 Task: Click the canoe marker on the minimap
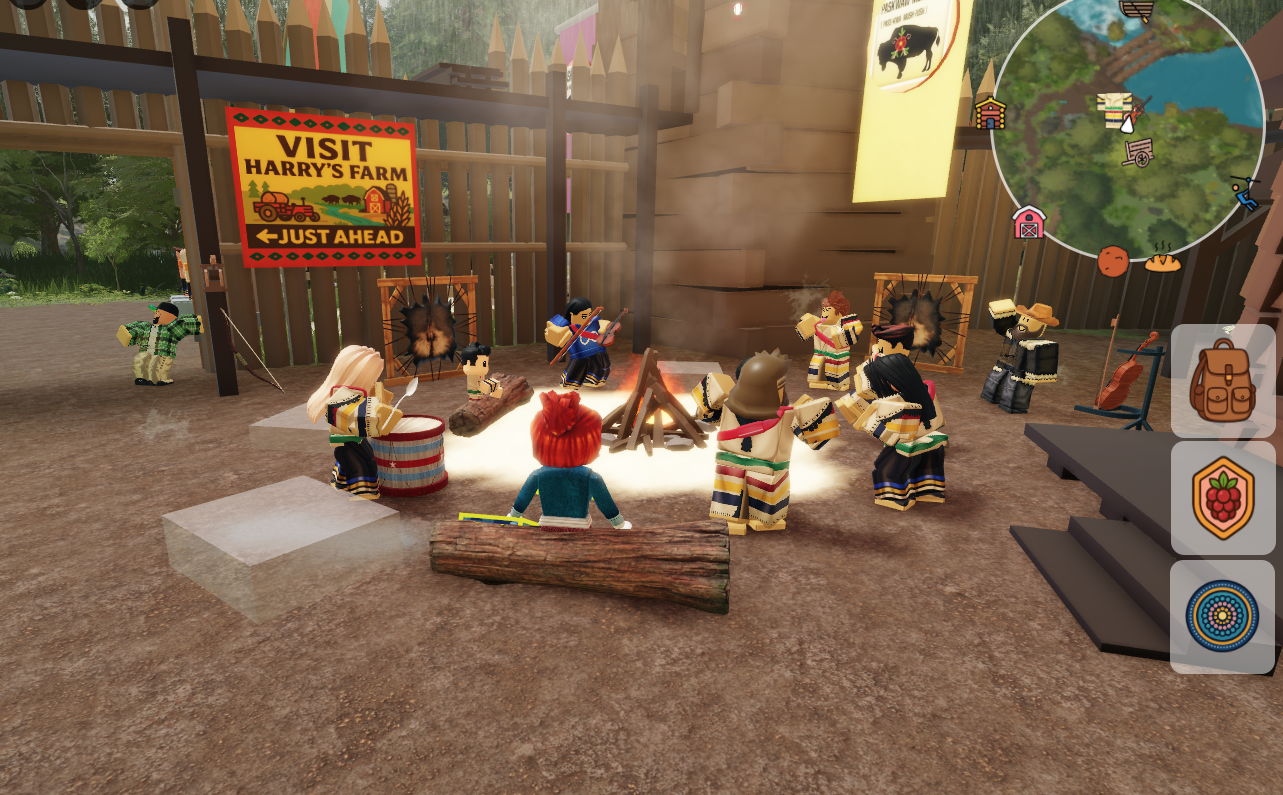[x=1137, y=10]
